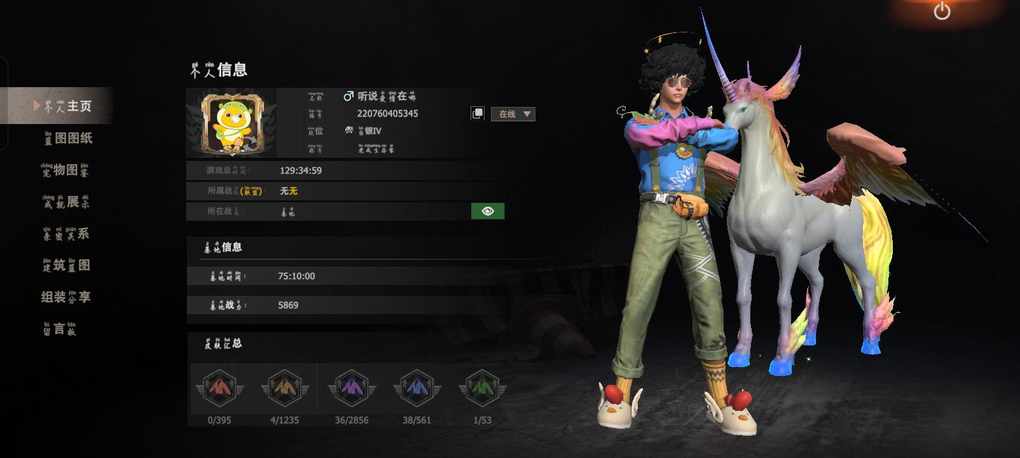Open the personal homepage tab (主页)
Image resolution: width=1020 pixels, height=458 pixels.
click(x=66, y=105)
